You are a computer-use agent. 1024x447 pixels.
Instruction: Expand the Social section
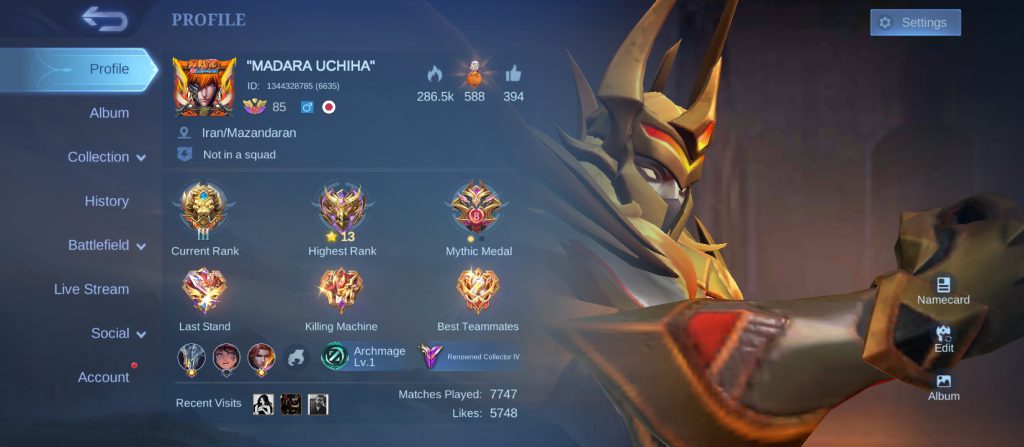[118, 333]
